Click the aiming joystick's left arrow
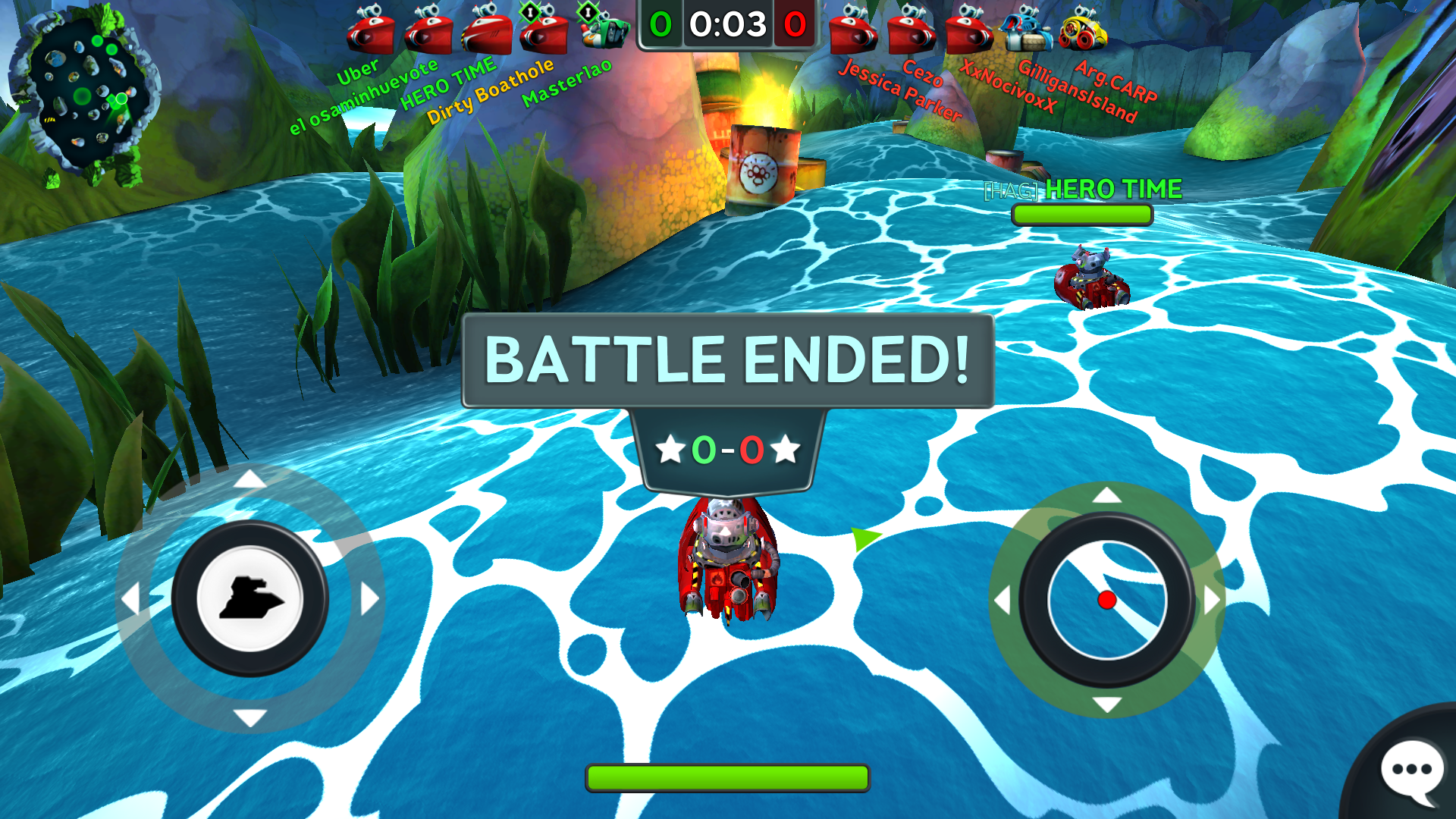This screenshot has width=1456, height=819. (x=1003, y=600)
